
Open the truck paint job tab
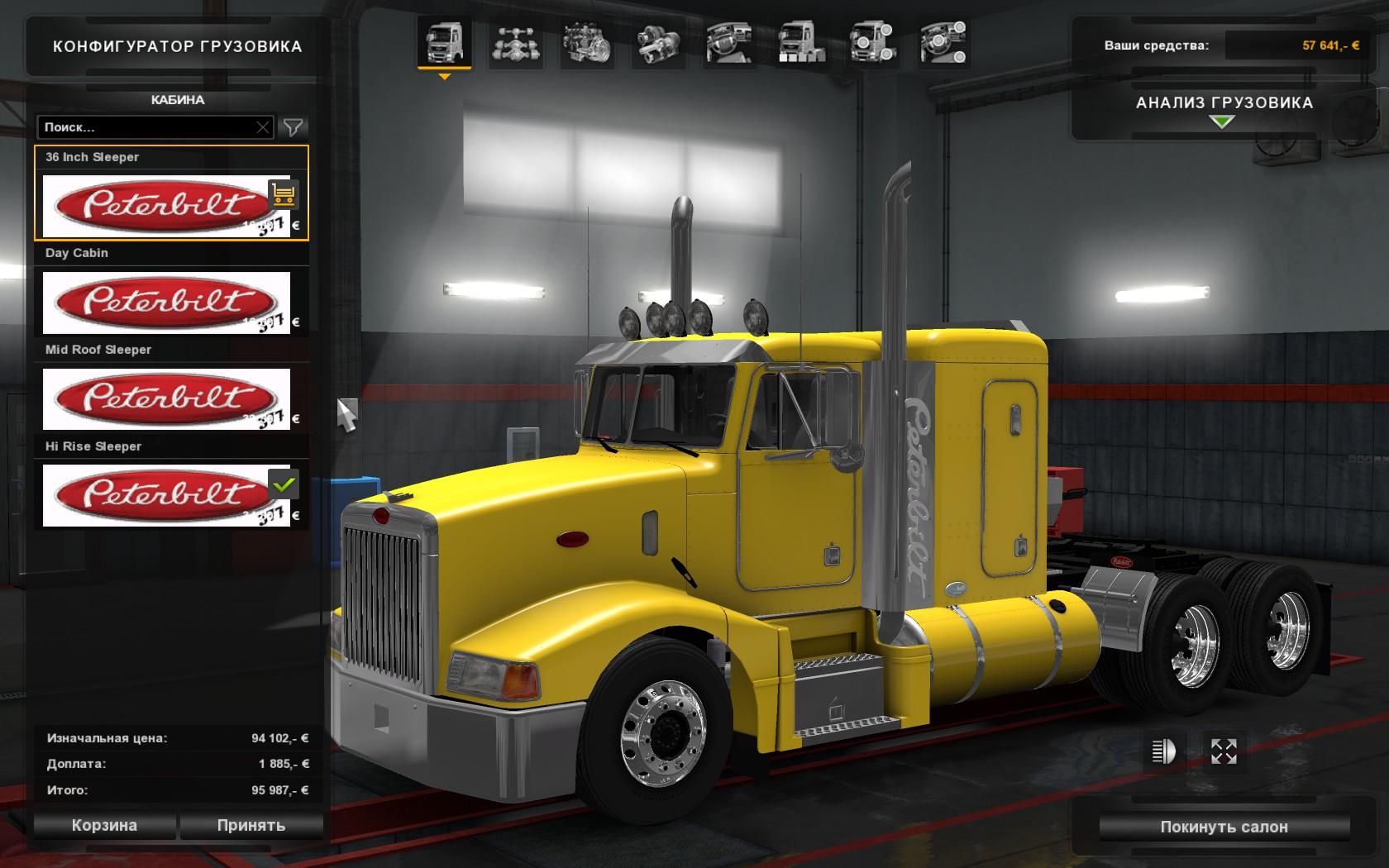[801, 43]
